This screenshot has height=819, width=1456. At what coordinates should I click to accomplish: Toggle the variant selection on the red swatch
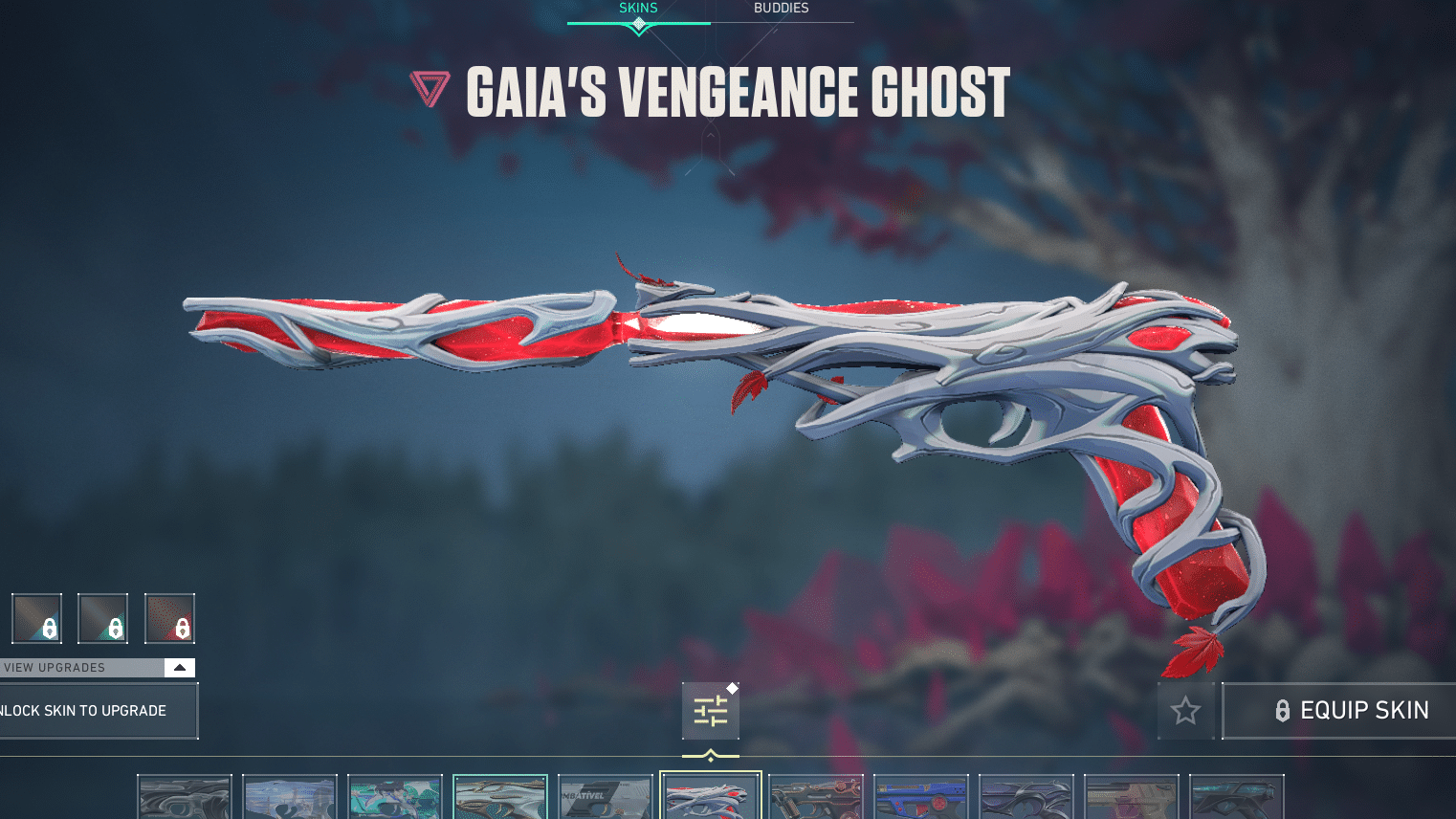pos(169,617)
